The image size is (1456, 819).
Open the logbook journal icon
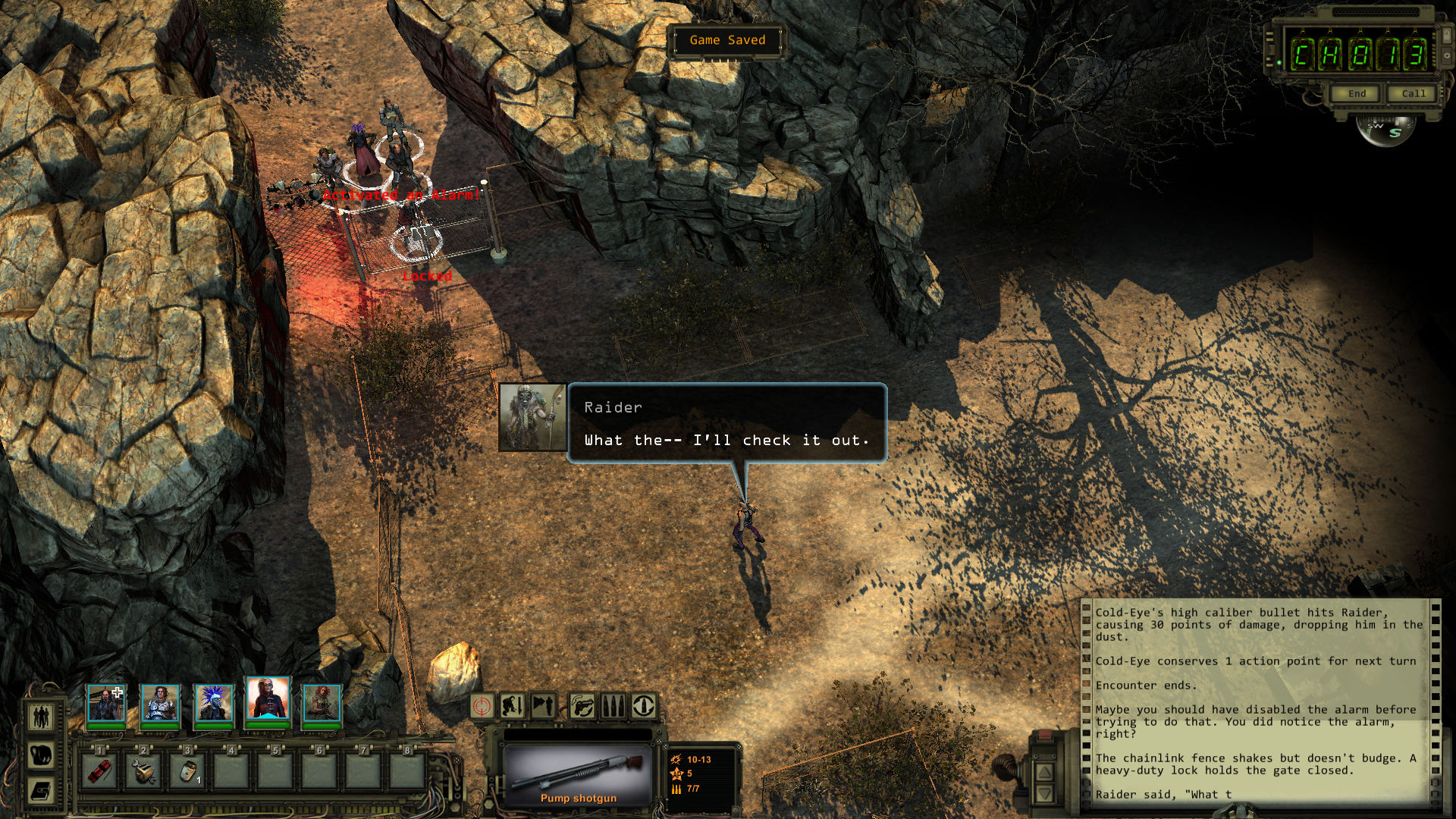(x=39, y=791)
